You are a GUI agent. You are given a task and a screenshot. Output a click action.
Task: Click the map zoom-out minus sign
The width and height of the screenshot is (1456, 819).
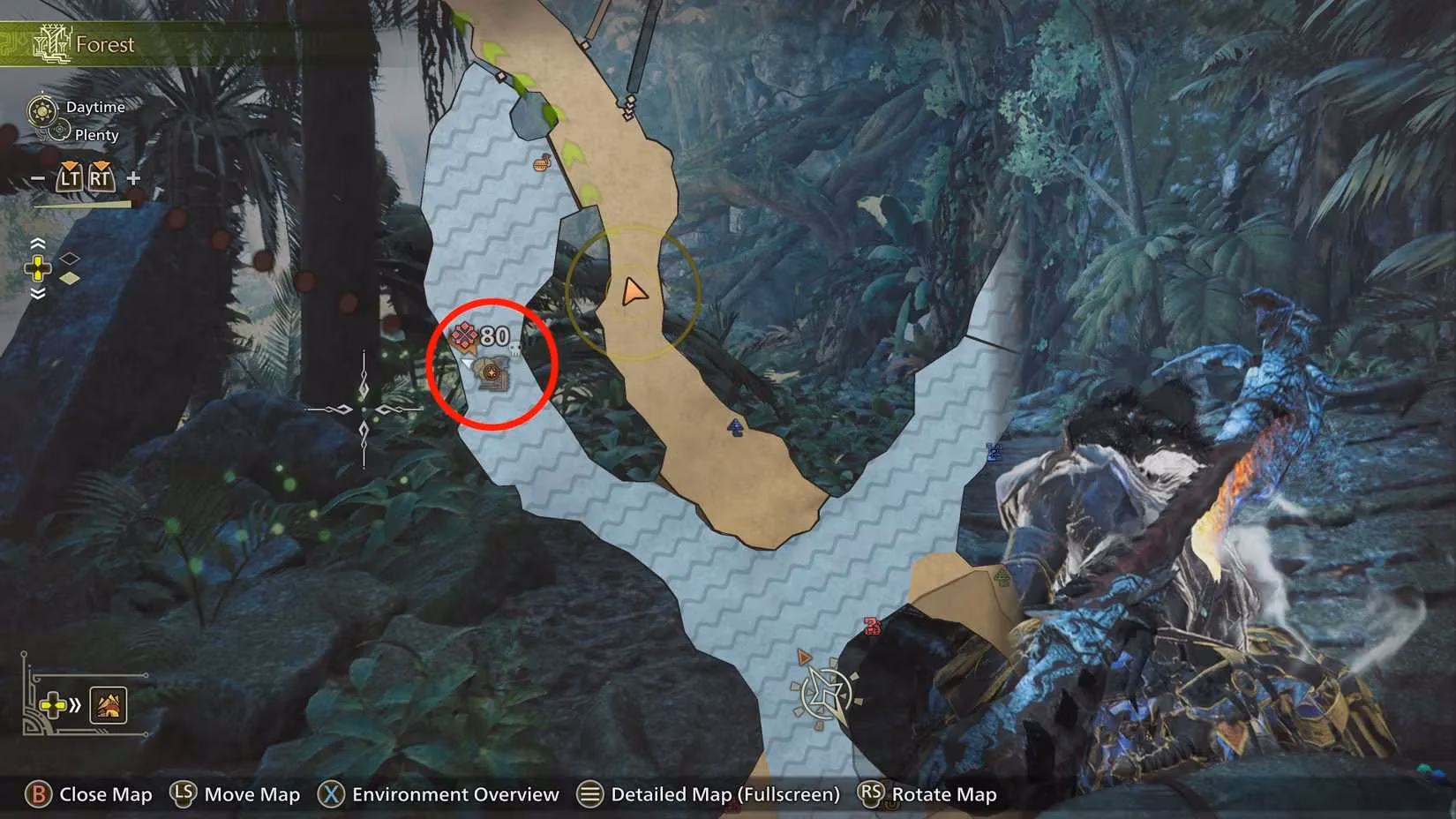[x=37, y=178]
